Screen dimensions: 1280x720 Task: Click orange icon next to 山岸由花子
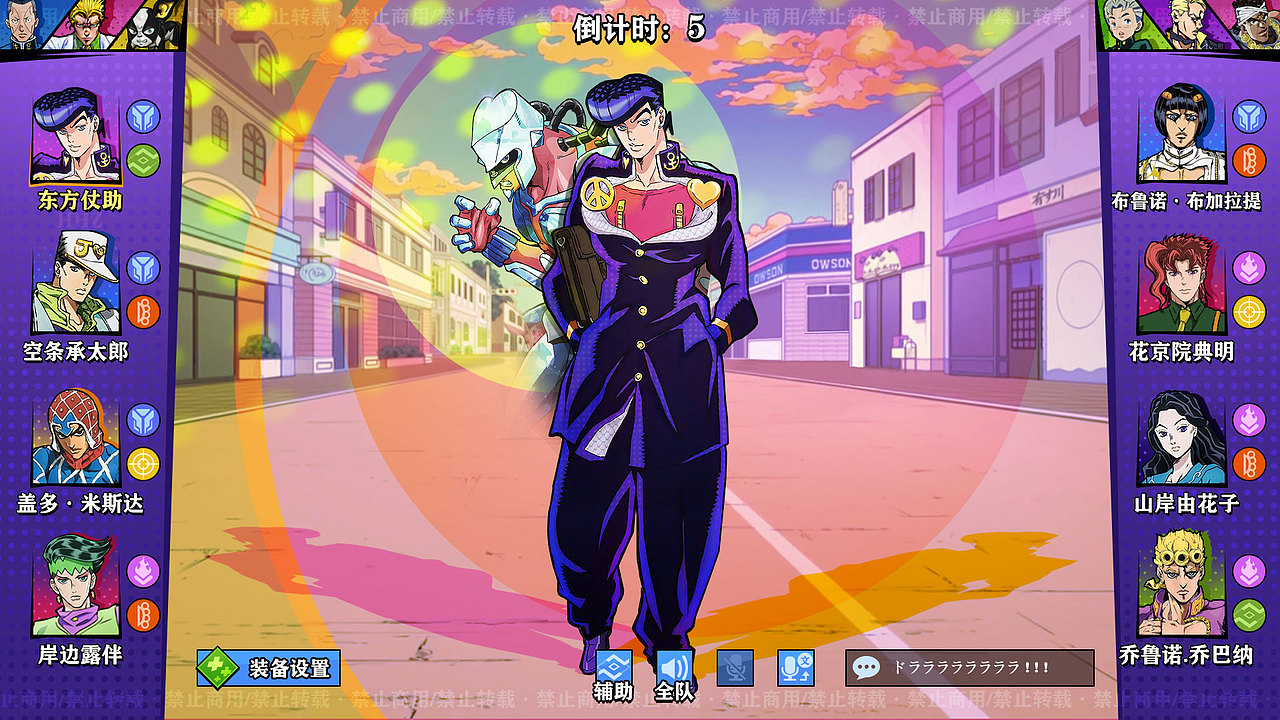pyautogui.click(x=1247, y=462)
